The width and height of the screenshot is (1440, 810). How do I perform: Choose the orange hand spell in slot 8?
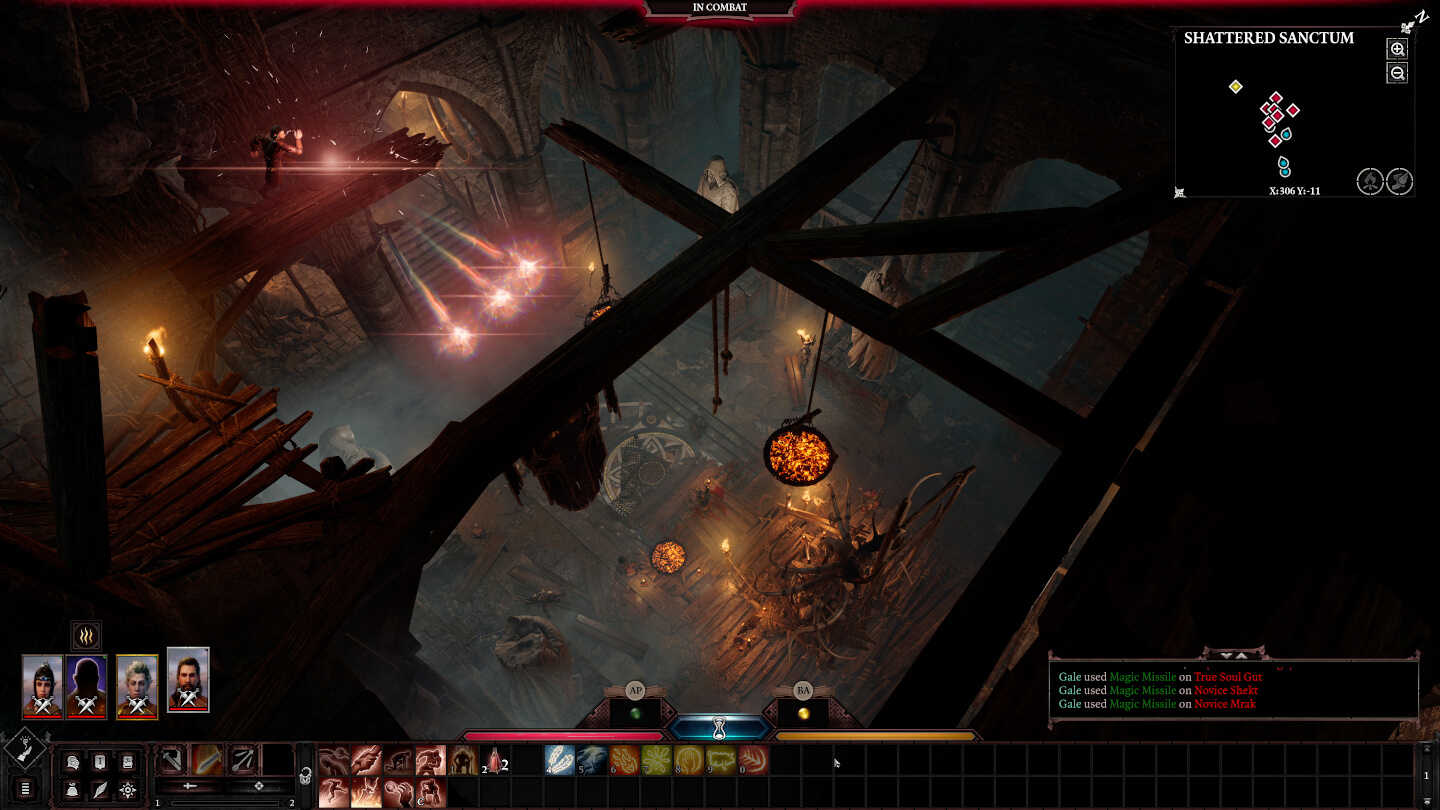pyautogui.click(x=688, y=761)
